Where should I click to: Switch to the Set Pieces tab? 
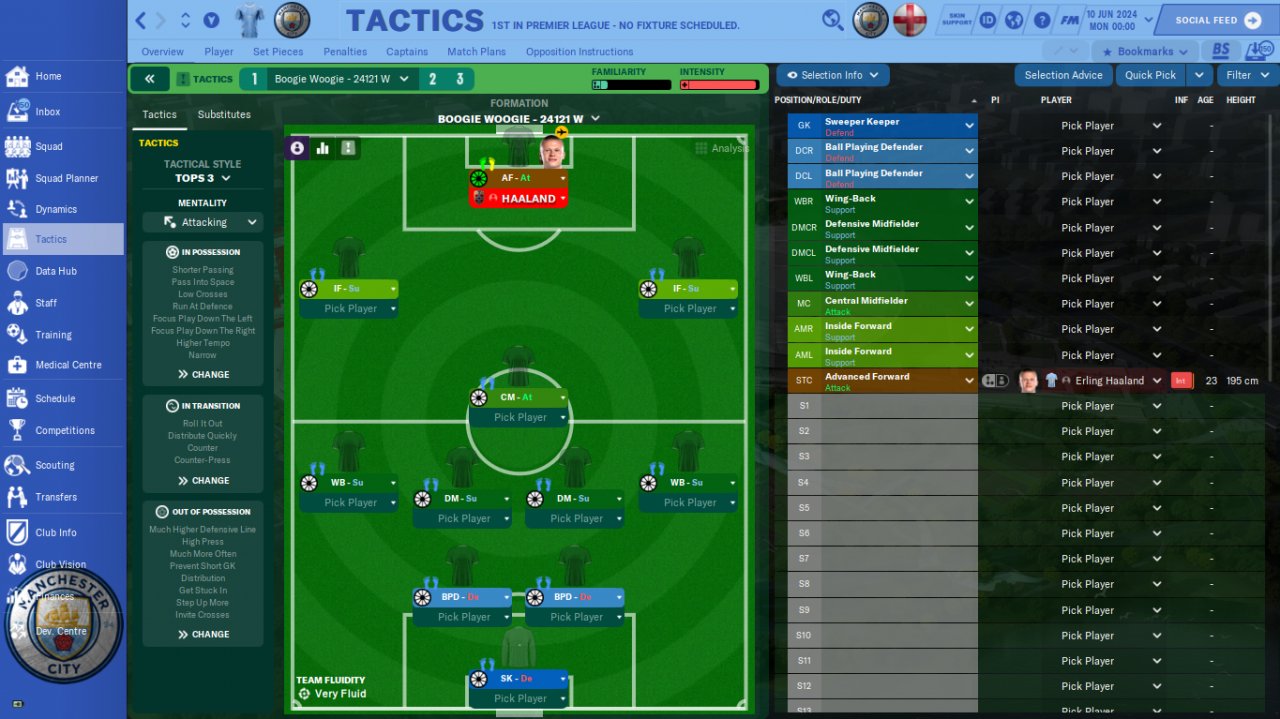[278, 52]
